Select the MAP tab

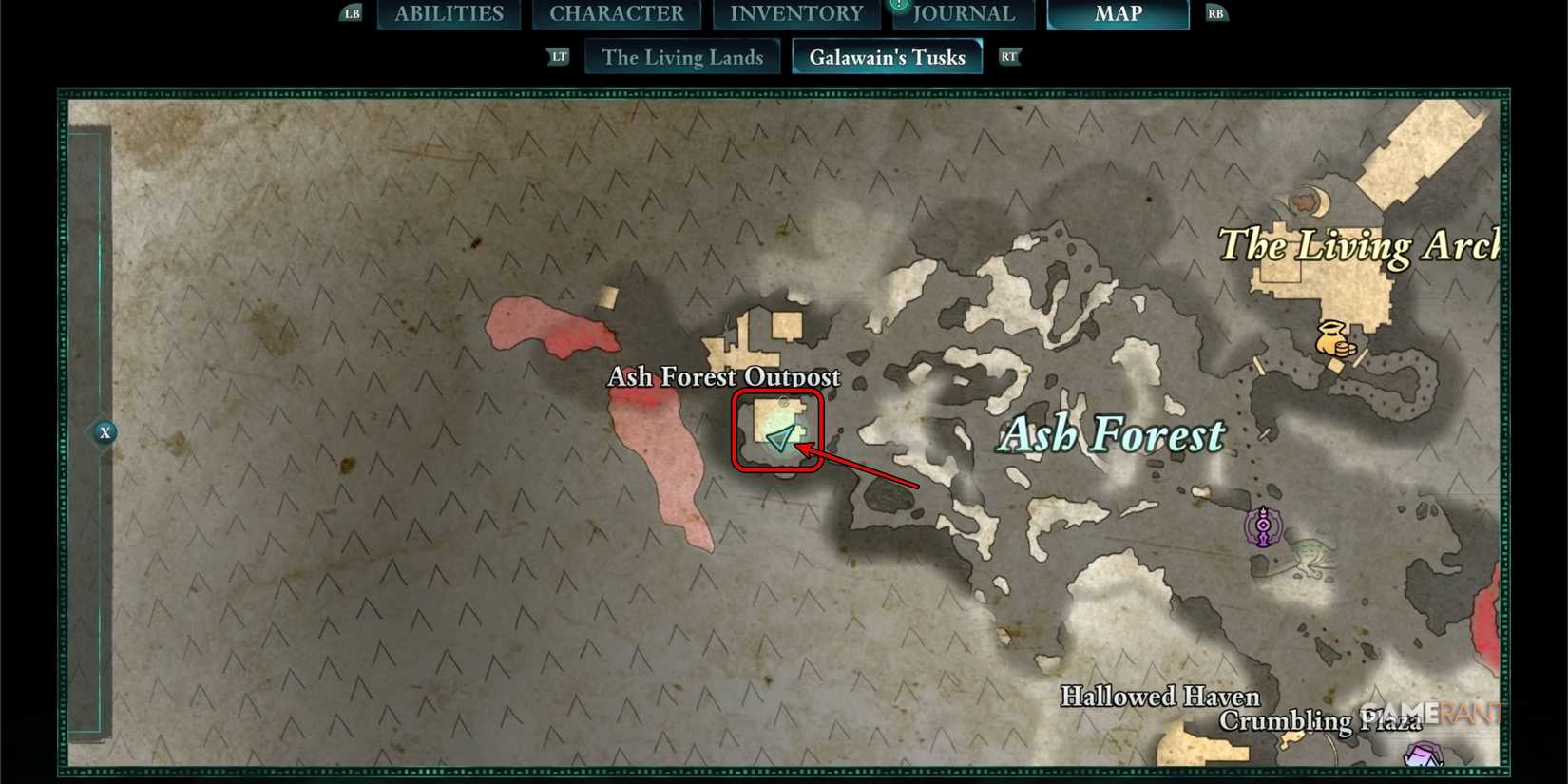[x=1119, y=13]
